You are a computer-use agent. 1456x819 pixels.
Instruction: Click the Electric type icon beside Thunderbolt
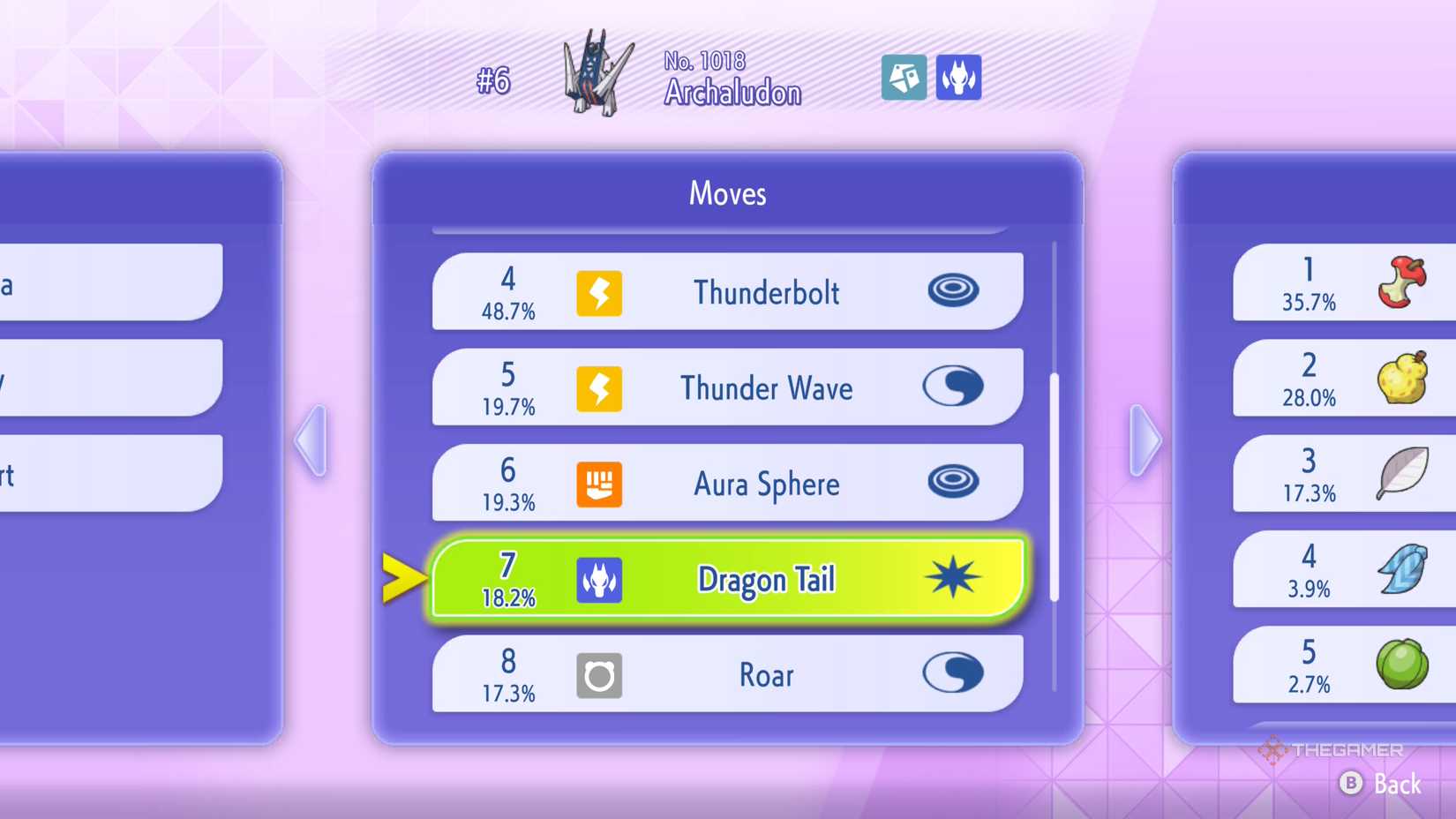[599, 292]
